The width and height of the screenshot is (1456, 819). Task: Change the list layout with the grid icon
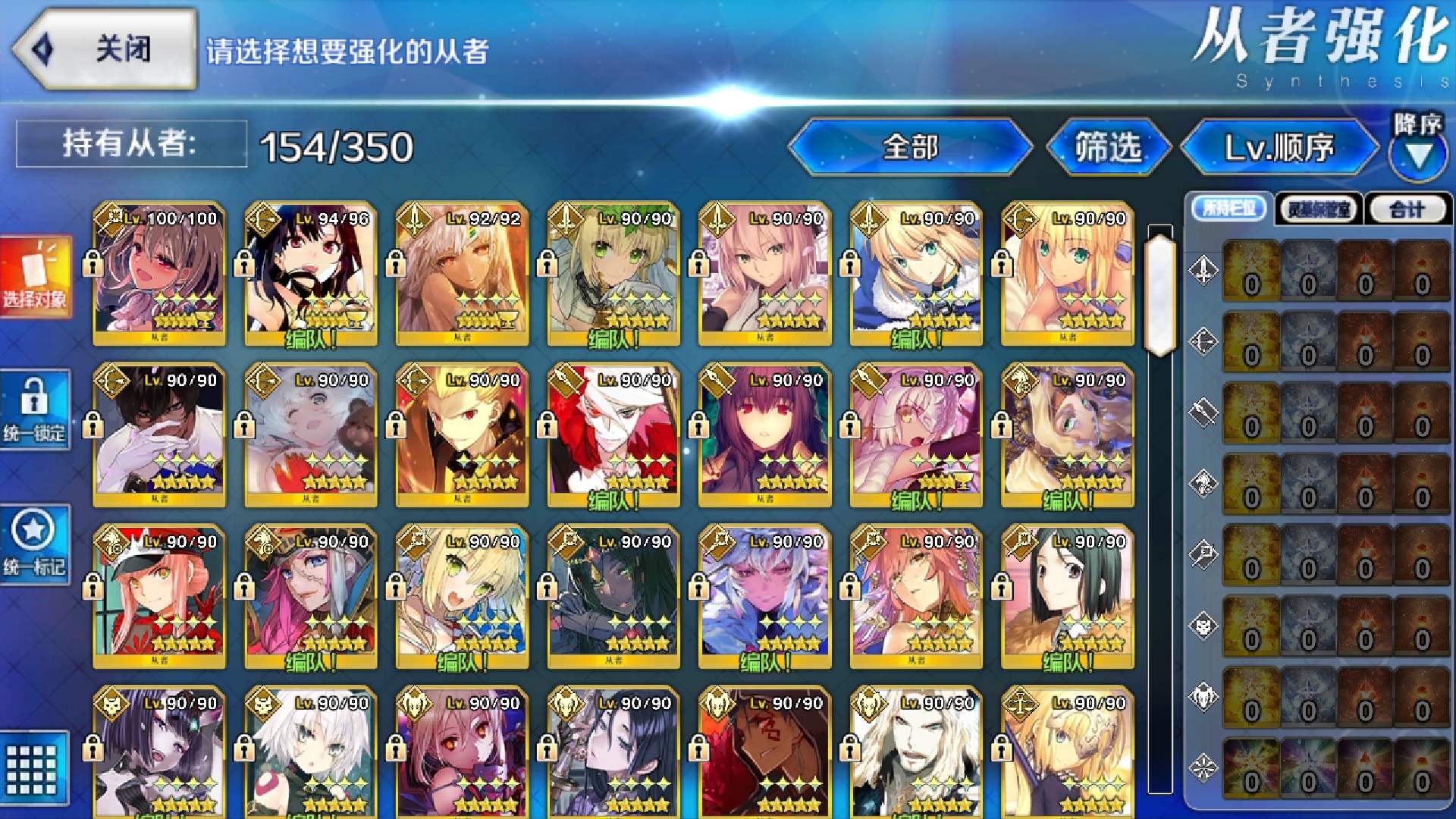[x=32, y=768]
